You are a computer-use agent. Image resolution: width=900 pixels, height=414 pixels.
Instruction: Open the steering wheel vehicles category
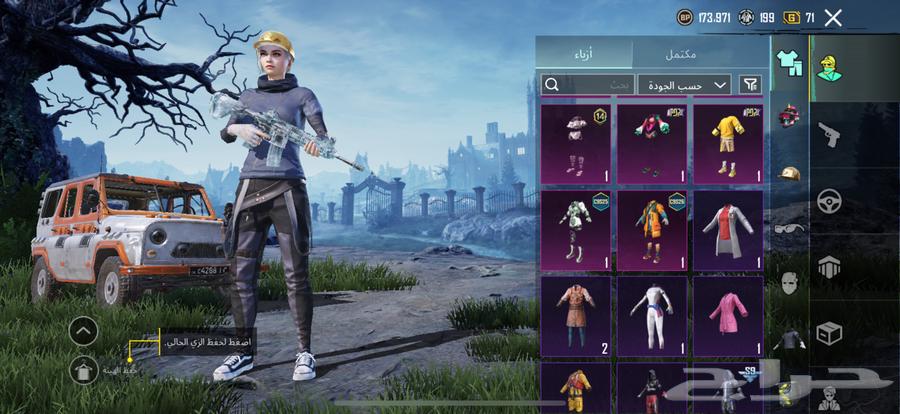[829, 200]
